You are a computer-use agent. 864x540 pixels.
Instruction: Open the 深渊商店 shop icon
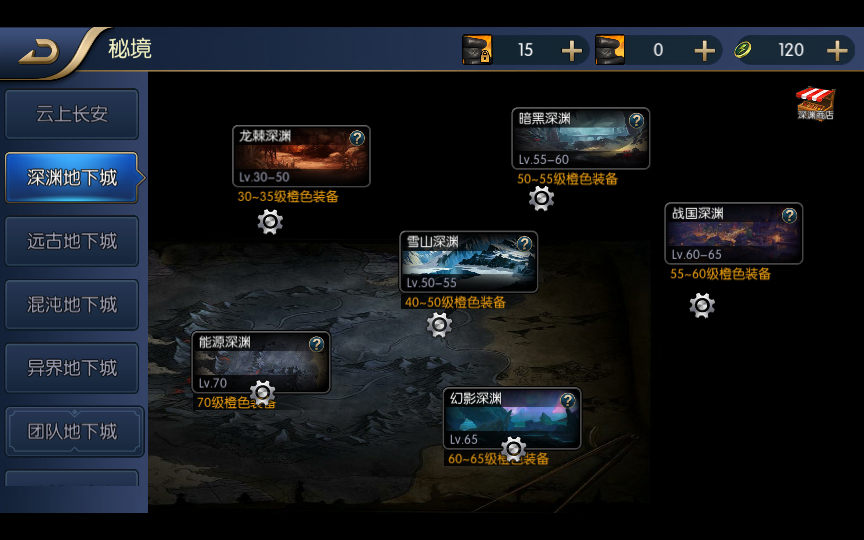point(815,103)
